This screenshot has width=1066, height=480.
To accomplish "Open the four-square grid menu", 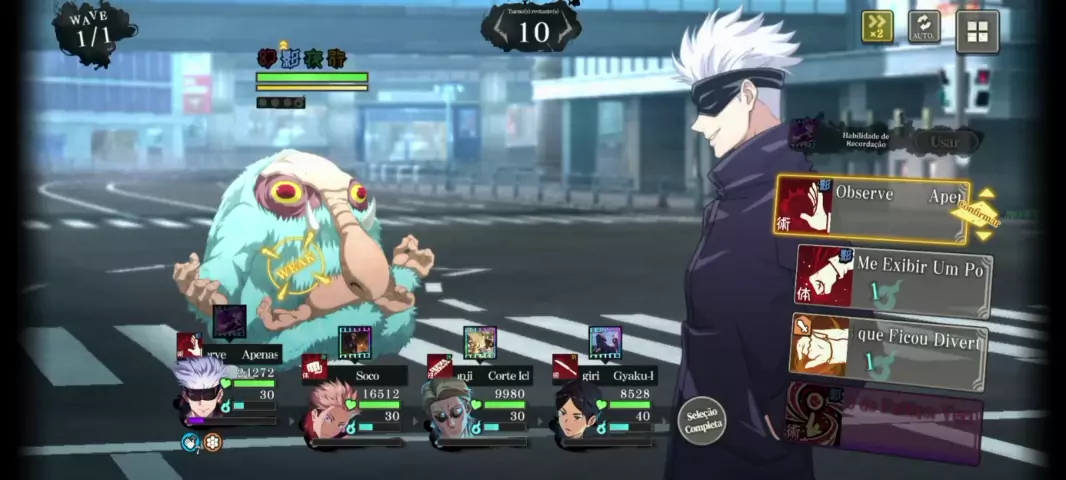I will coord(977,31).
